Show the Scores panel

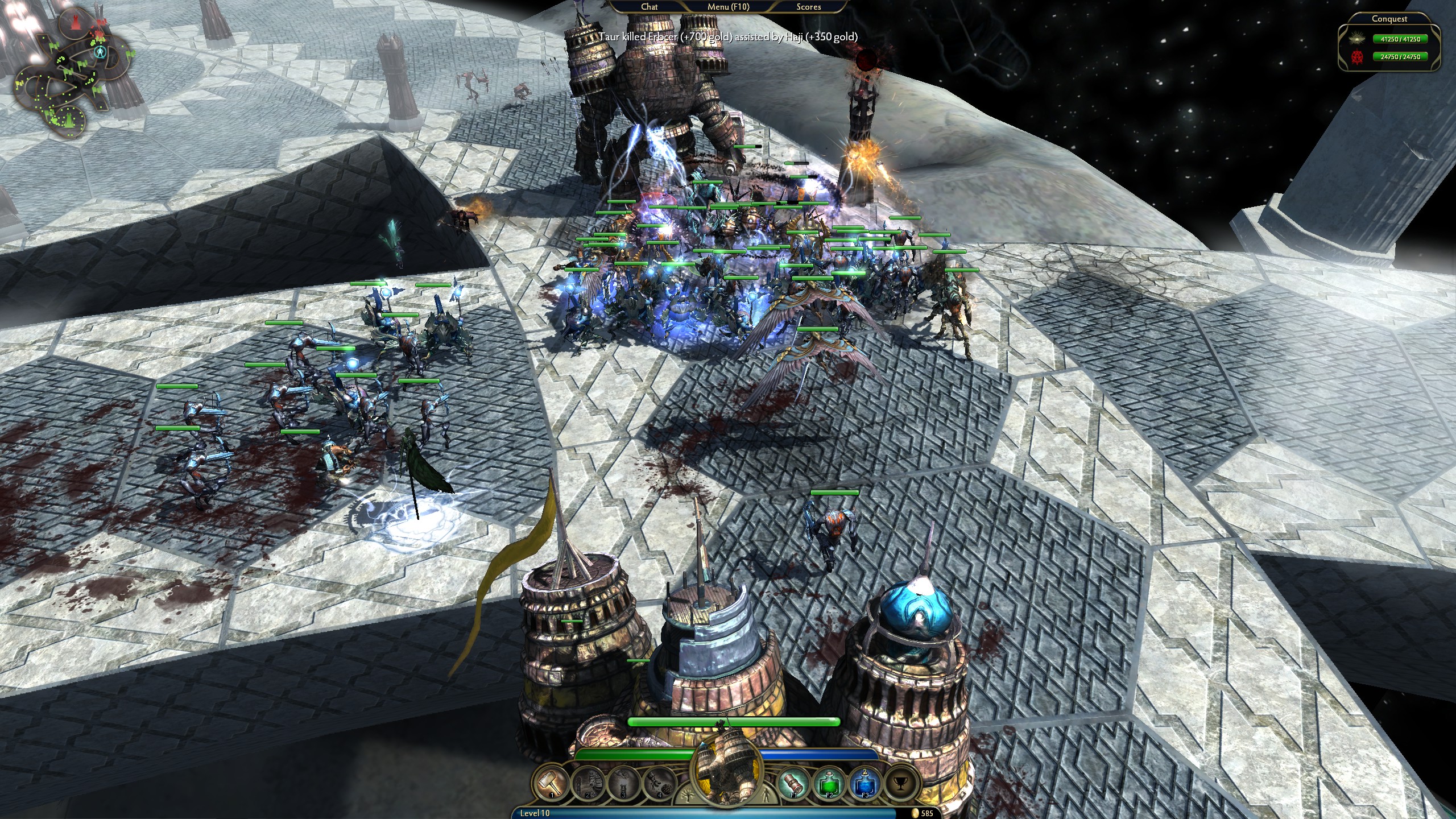coord(808,7)
